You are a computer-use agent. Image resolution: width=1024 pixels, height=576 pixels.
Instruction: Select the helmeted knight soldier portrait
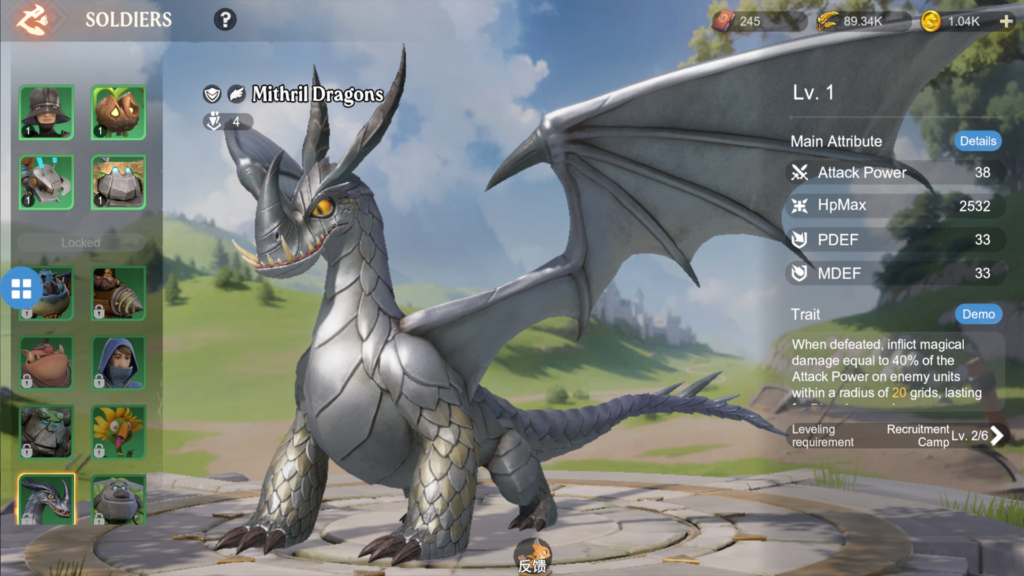tap(46, 112)
